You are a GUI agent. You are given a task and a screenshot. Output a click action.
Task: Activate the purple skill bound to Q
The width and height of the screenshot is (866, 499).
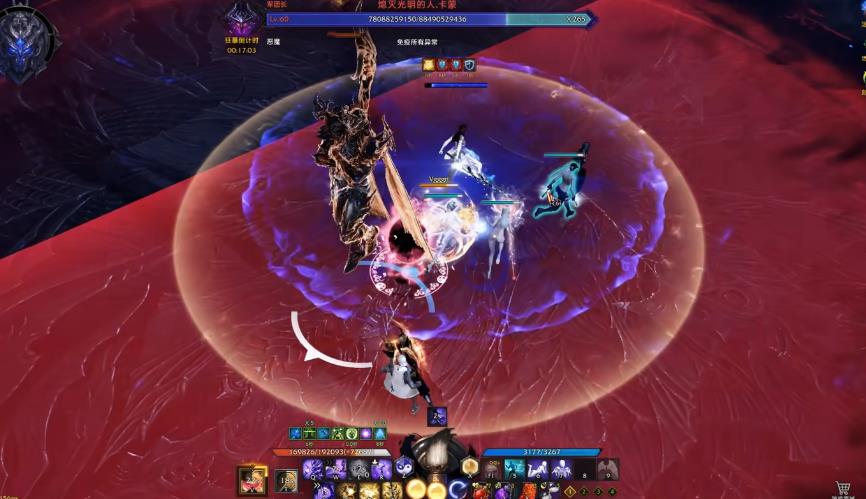click(312, 469)
